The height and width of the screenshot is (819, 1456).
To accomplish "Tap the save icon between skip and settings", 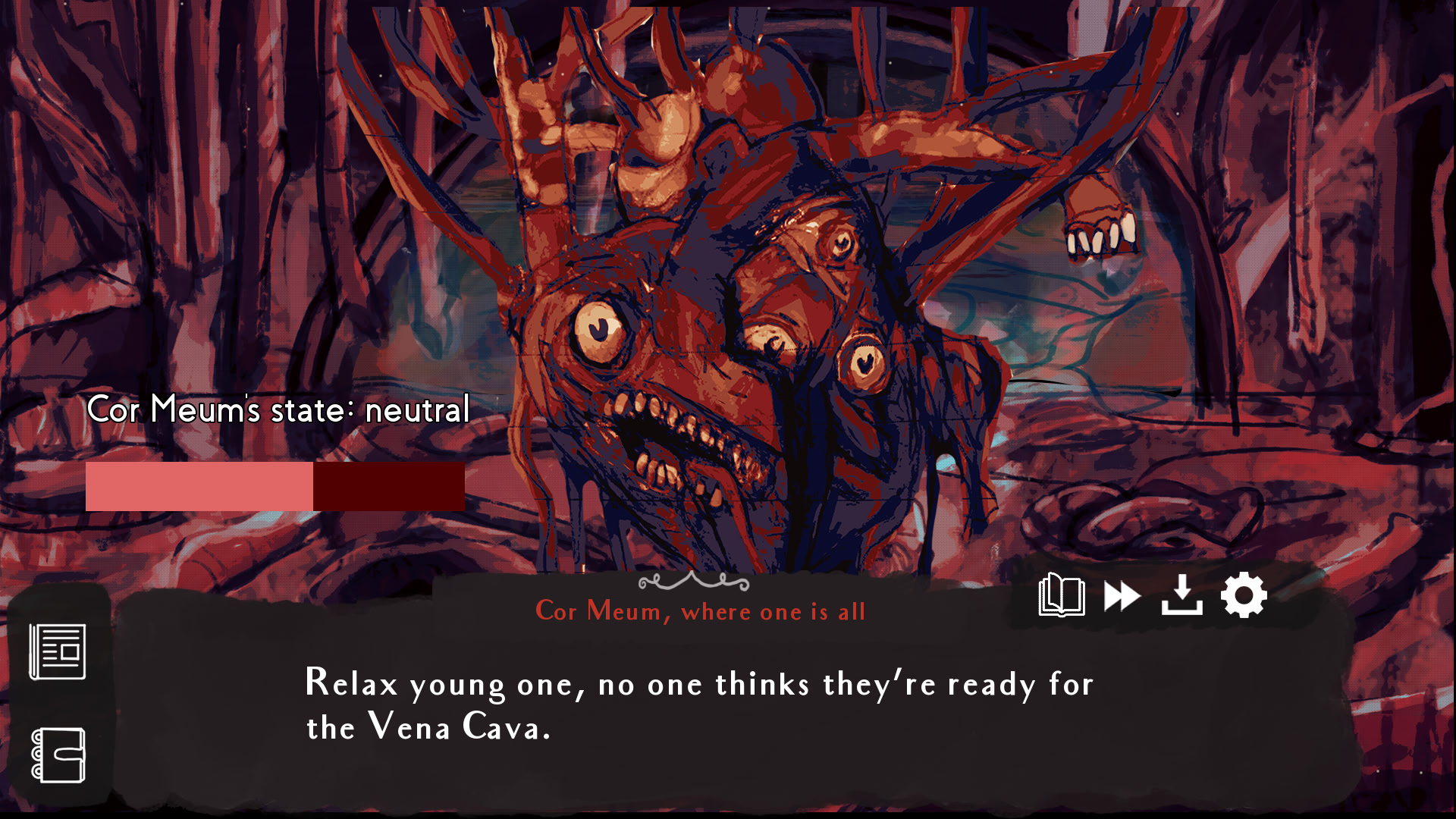I will (x=1182, y=595).
